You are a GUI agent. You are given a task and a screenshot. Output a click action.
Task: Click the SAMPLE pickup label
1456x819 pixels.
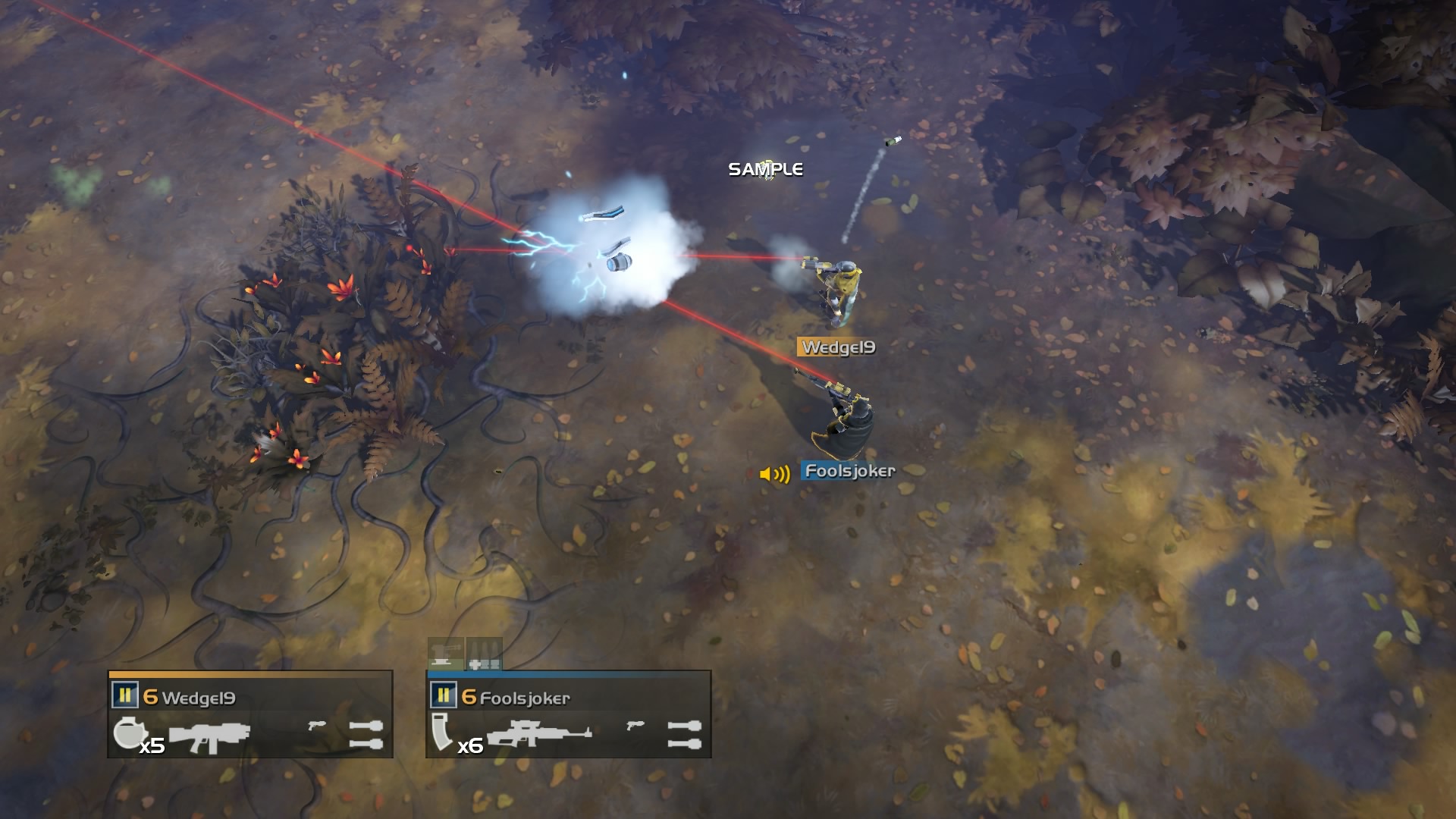point(765,169)
